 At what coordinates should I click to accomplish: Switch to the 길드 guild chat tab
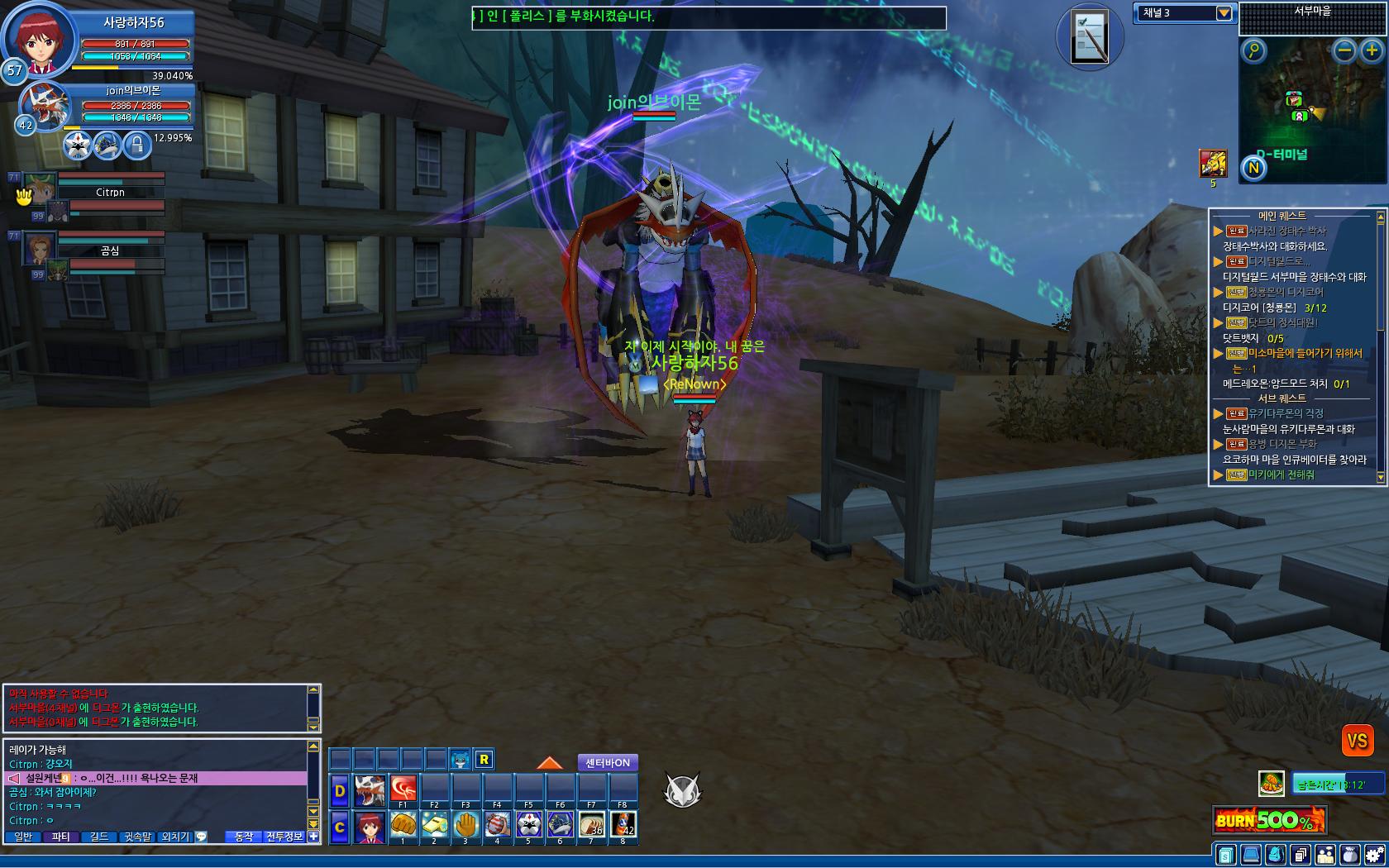(99, 837)
